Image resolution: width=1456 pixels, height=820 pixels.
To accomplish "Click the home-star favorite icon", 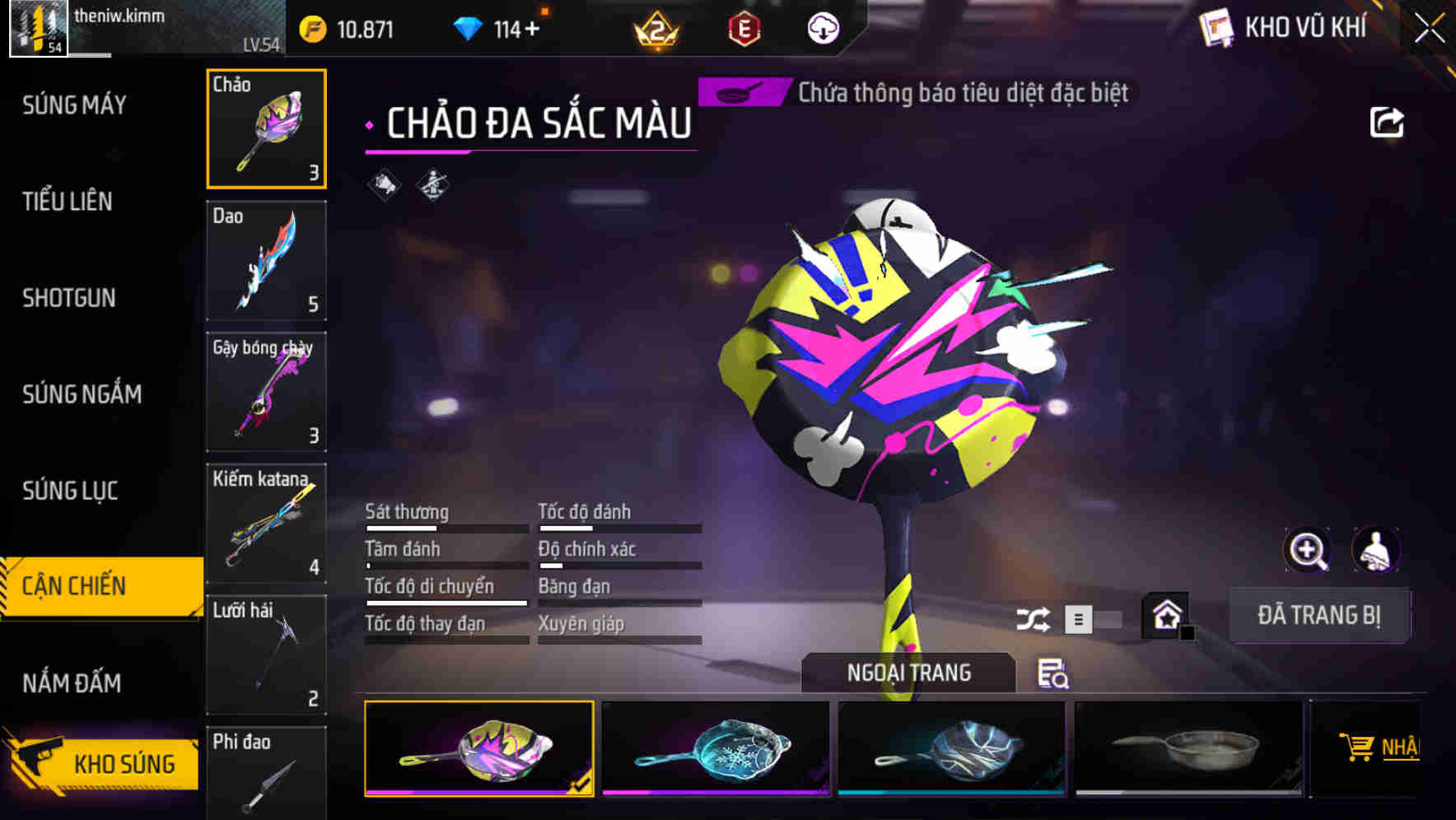I will tap(1165, 613).
